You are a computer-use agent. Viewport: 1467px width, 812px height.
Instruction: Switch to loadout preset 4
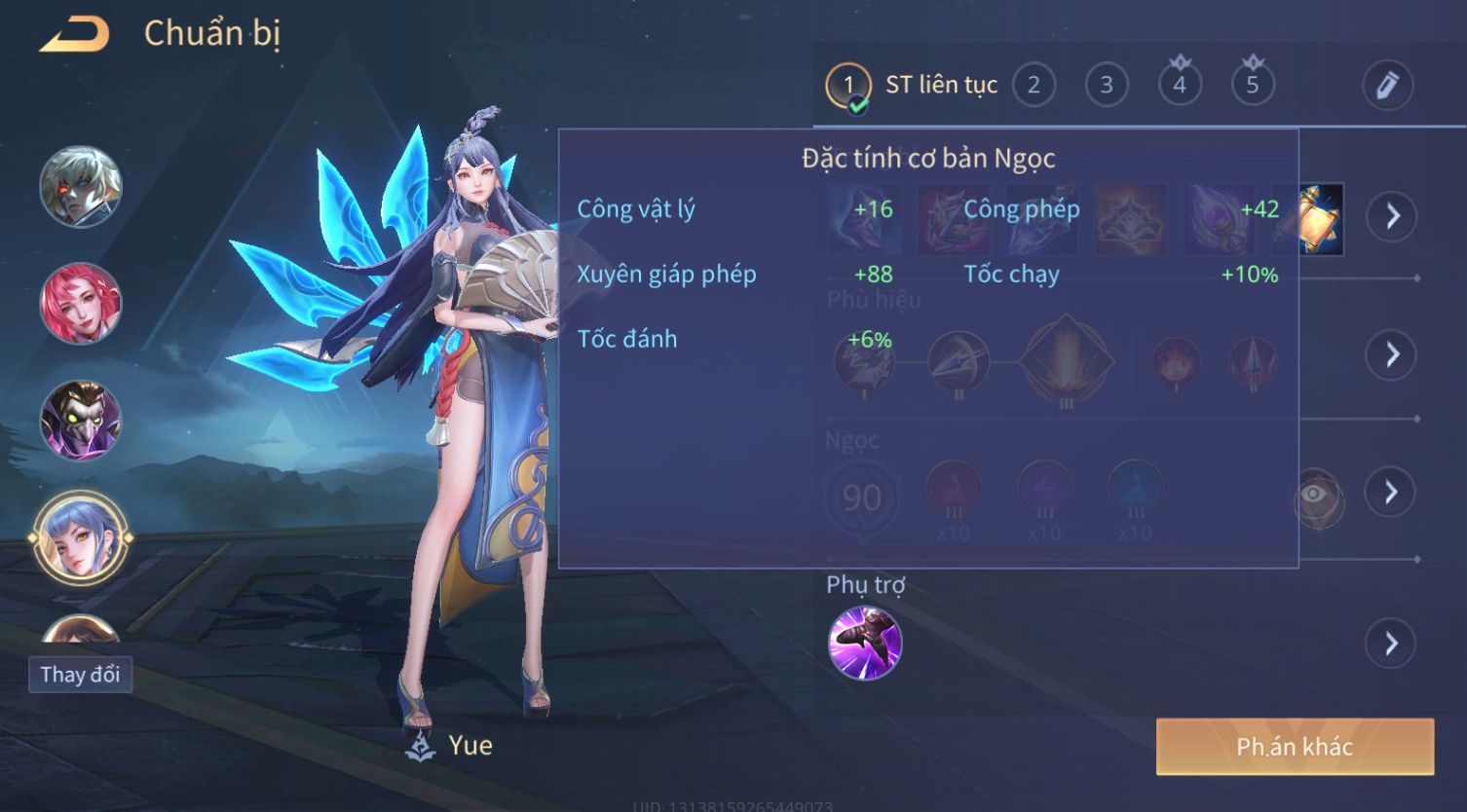tap(1180, 86)
